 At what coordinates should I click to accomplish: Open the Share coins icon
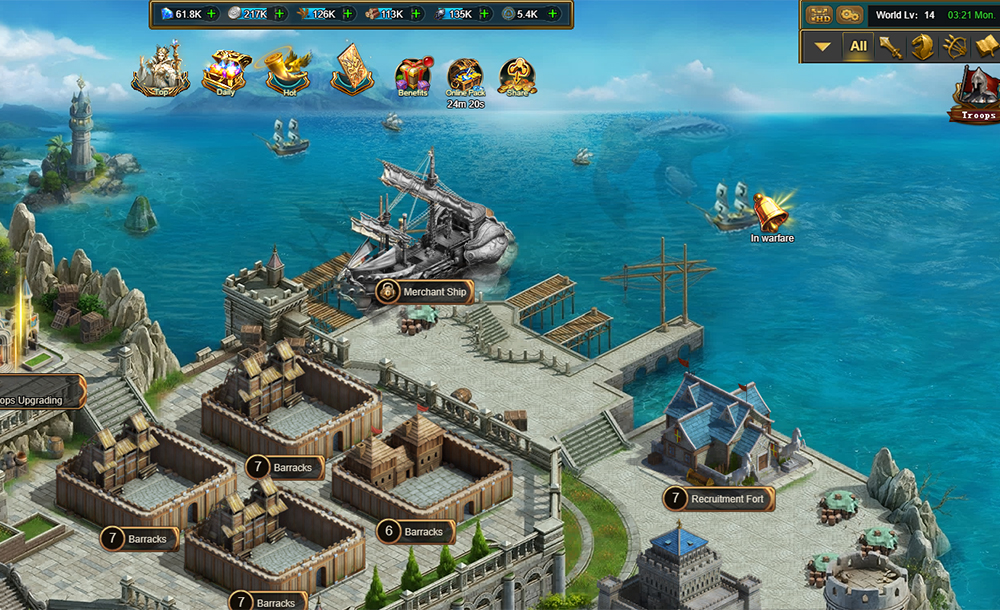coord(517,75)
